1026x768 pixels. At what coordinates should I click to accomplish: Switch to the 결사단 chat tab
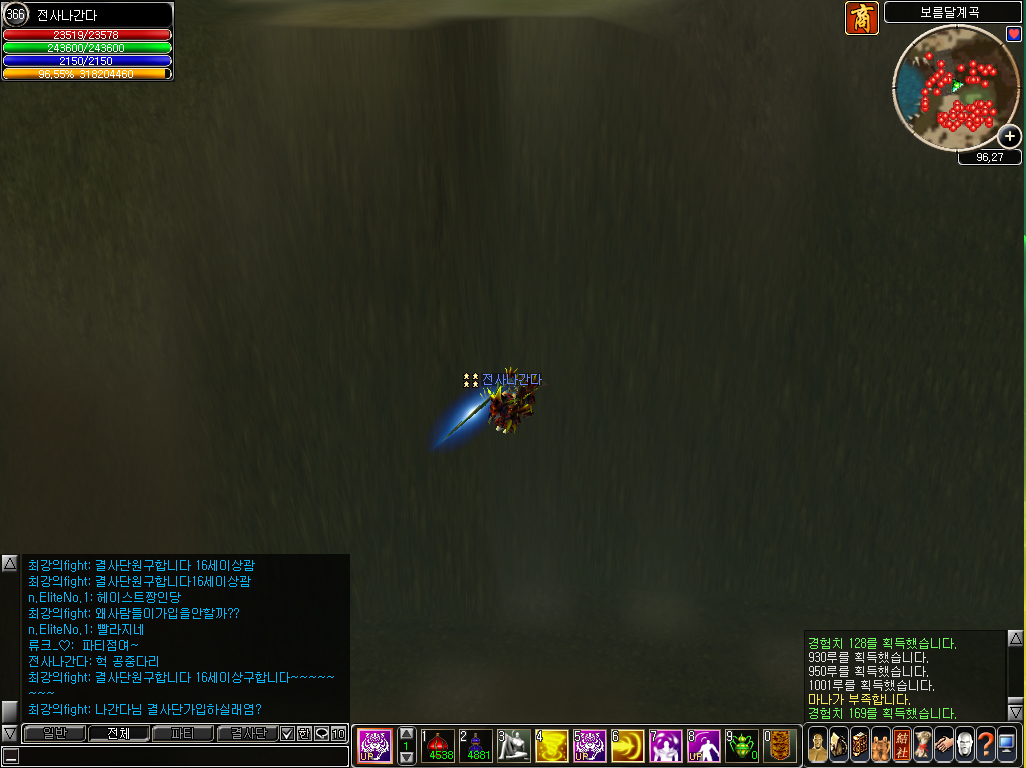pyautogui.click(x=246, y=733)
